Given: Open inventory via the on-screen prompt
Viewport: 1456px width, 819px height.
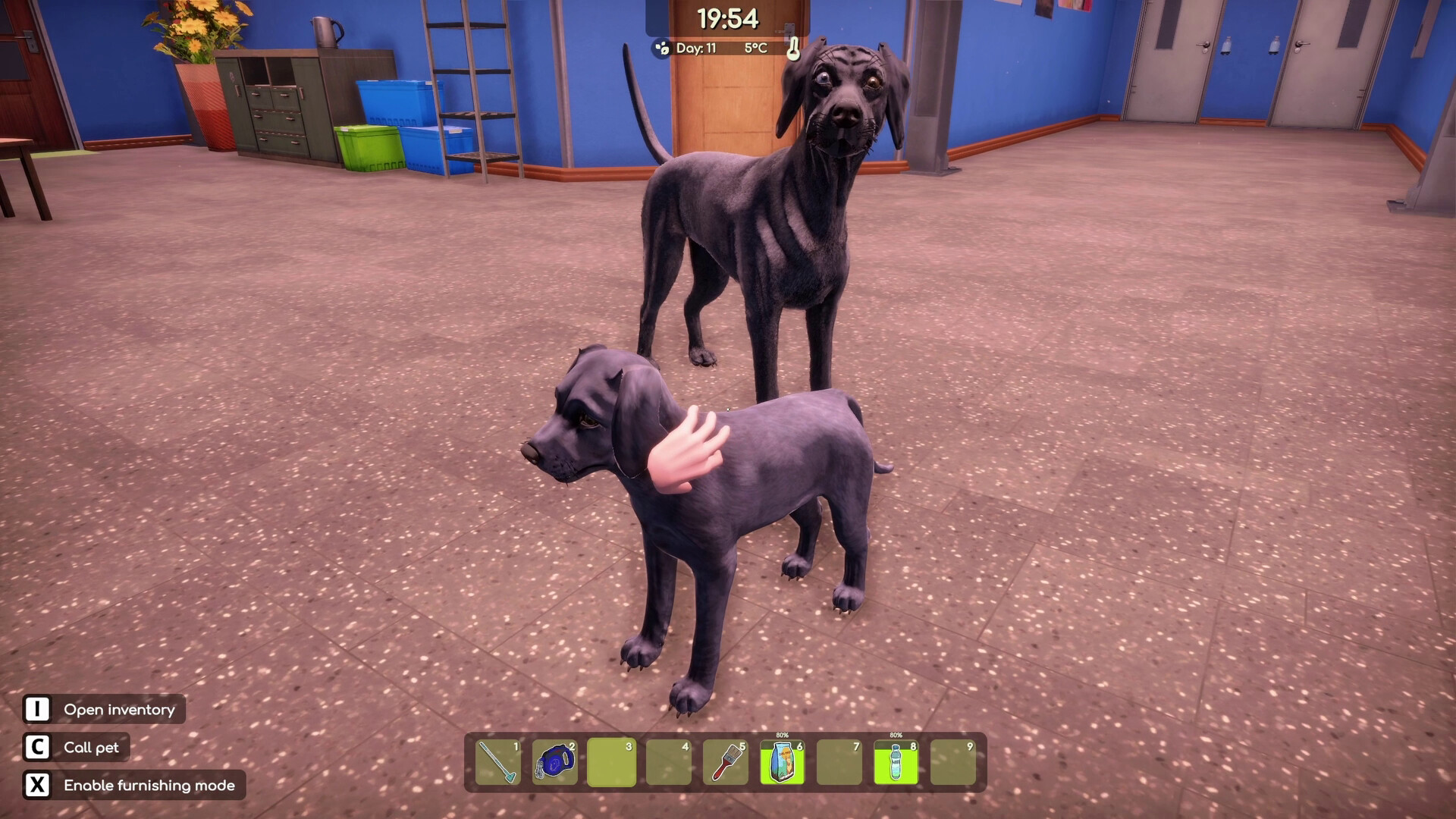Looking at the screenshot, I should pos(118,709).
